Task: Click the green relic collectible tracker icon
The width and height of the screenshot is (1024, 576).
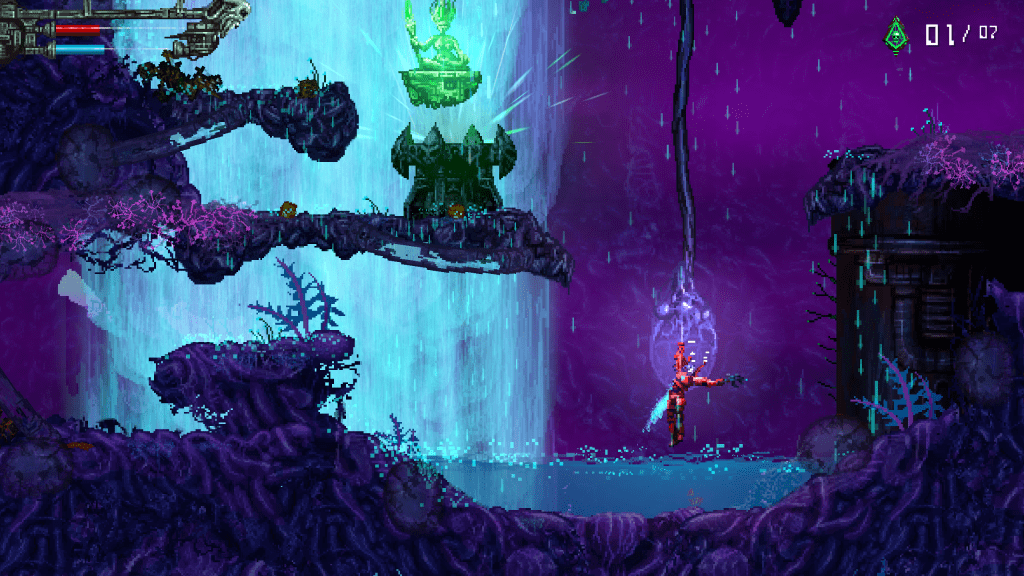Action: point(895,35)
